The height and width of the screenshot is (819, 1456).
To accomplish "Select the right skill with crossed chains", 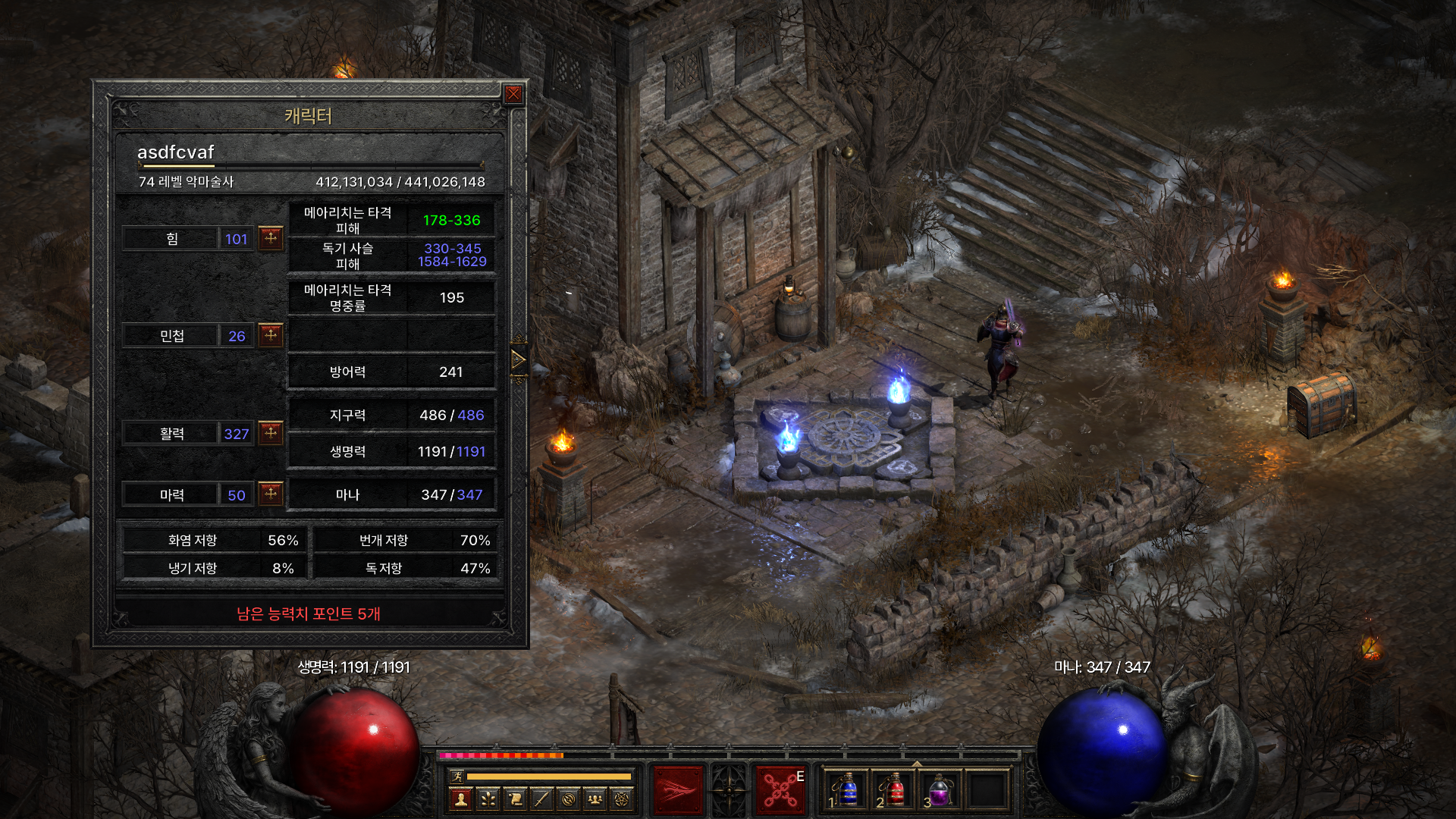I will [780, 790].
